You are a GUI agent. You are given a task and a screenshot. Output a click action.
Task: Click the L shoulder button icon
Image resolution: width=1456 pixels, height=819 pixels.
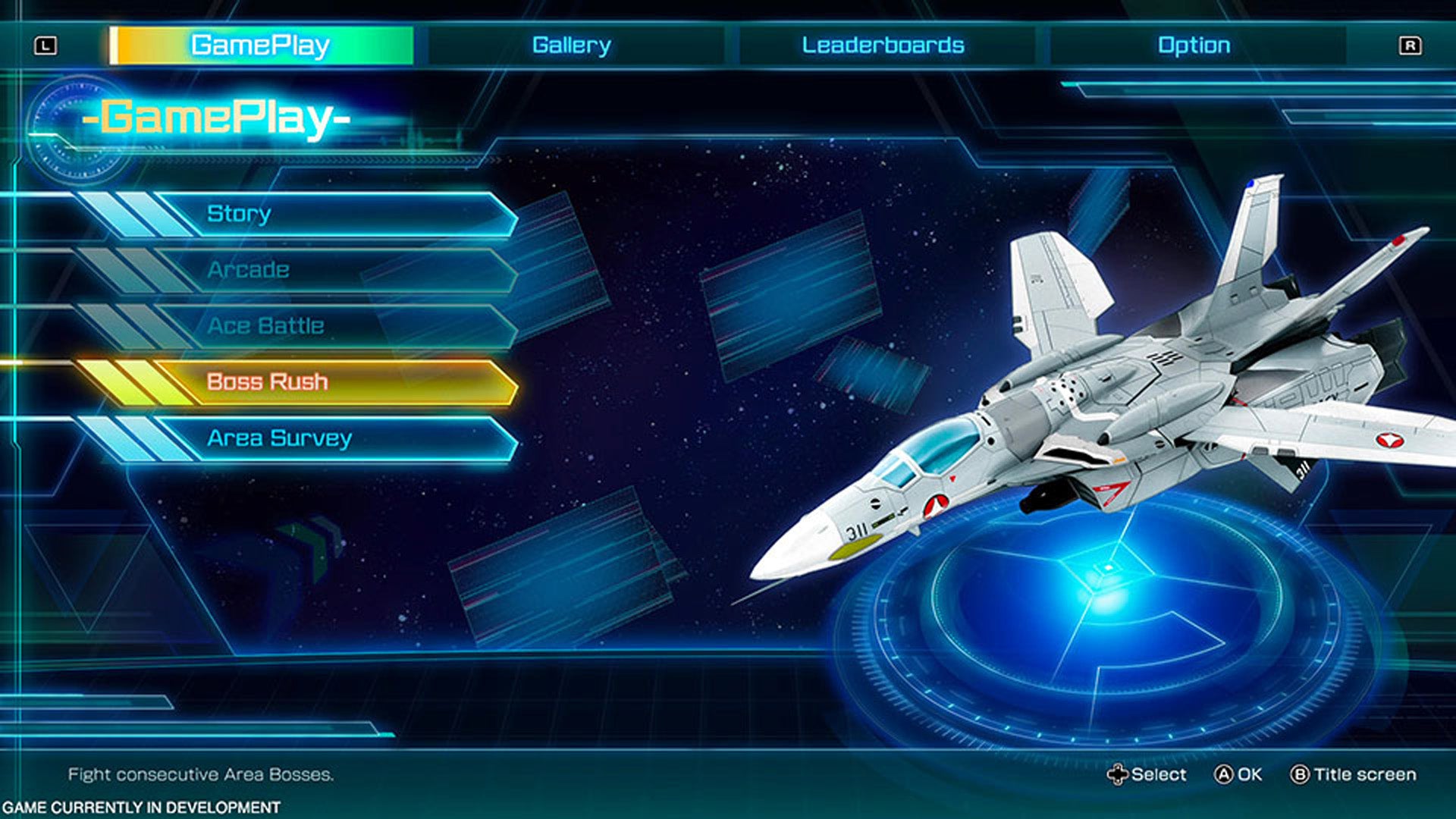coord(47,45)
